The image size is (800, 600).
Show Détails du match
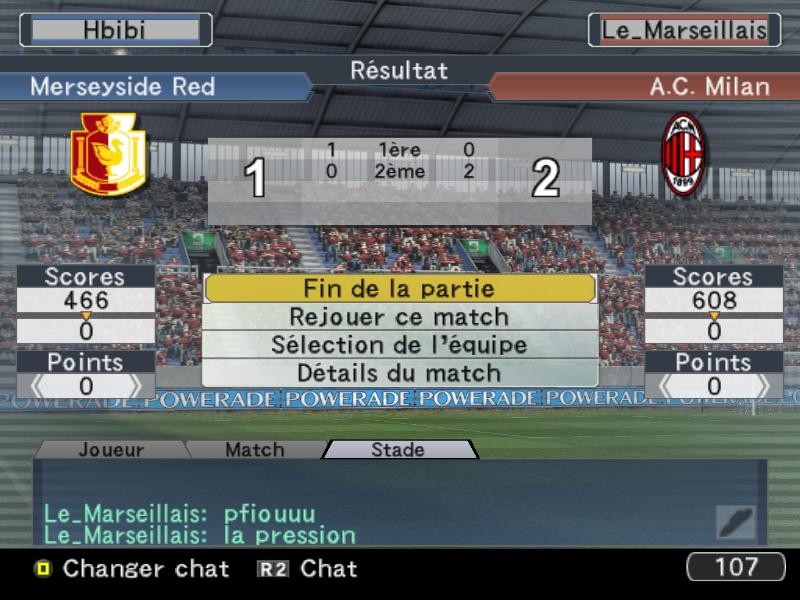(x=400, y=373)
